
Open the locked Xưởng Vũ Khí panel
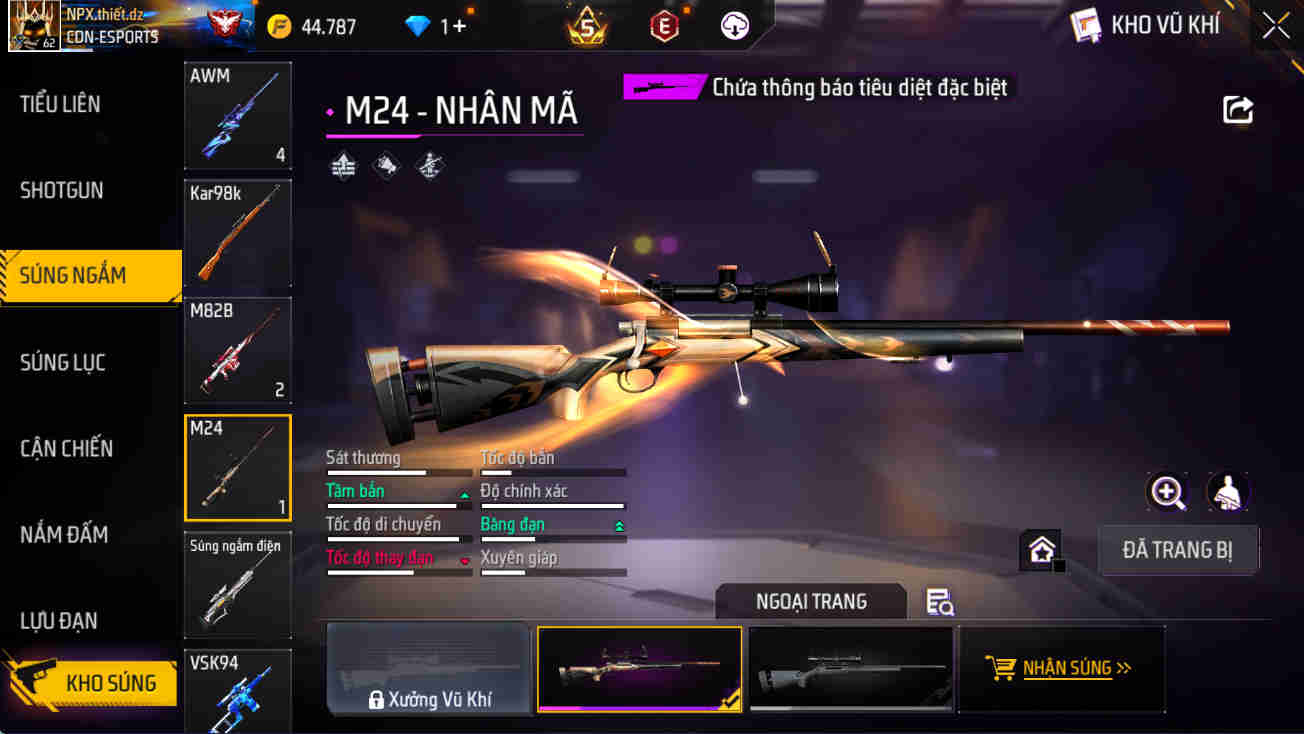click(429, 668)
